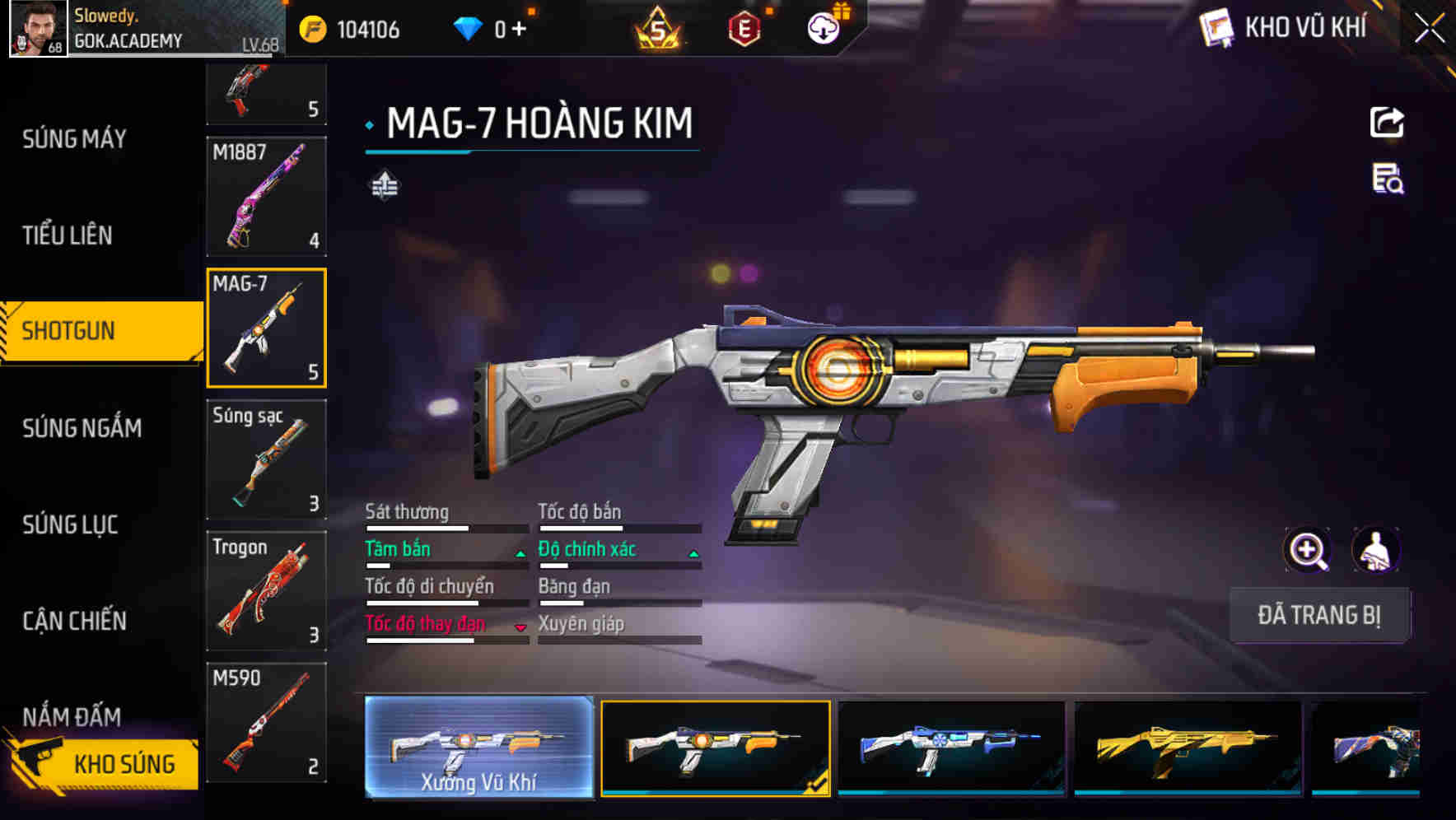Select the blue and white MAG-7 skin
1456x820 pixels.
(x=951, y=748)
